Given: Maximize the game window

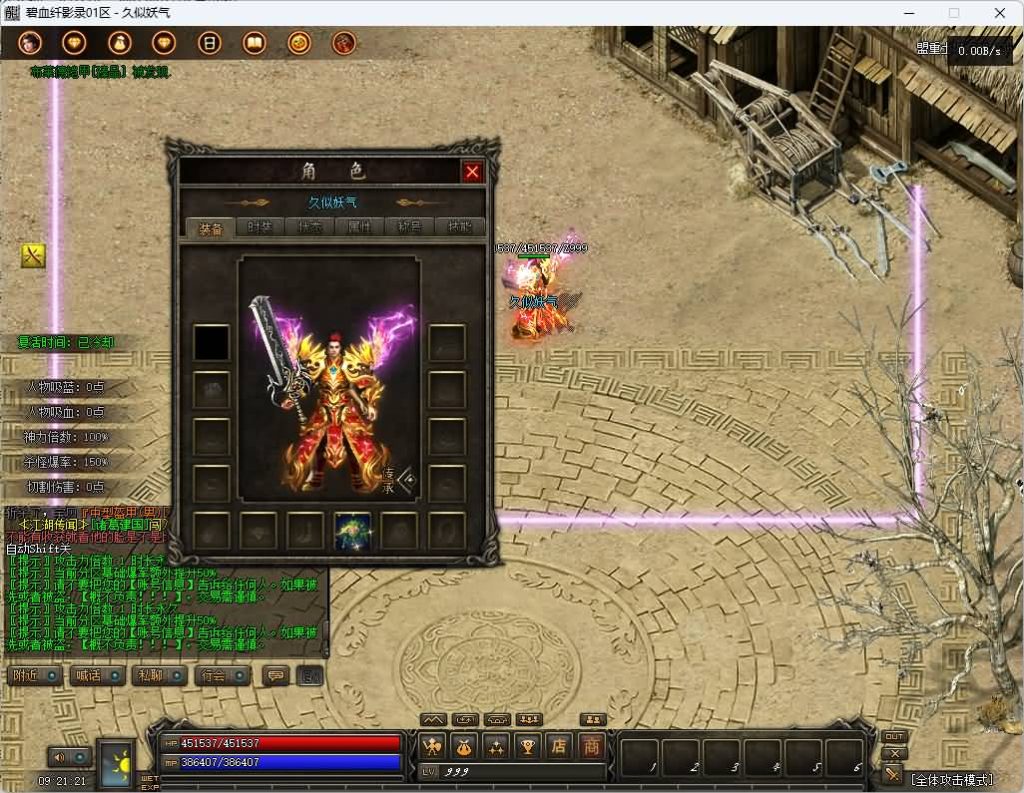Looking at the screenshot, I should click(953, 13).
